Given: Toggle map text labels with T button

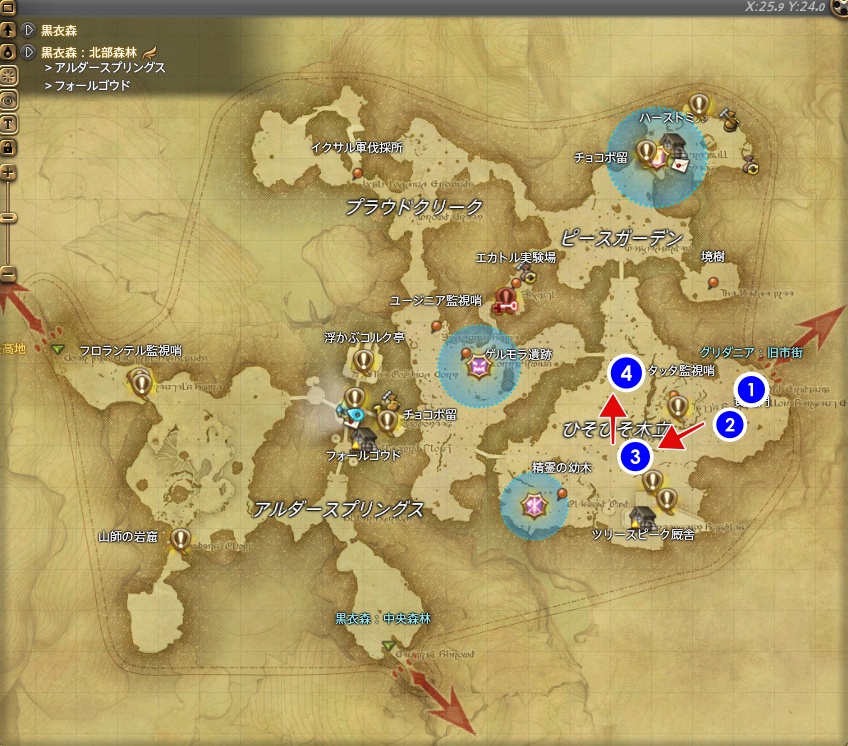Looking at the screenshot, I should [8, 124].
